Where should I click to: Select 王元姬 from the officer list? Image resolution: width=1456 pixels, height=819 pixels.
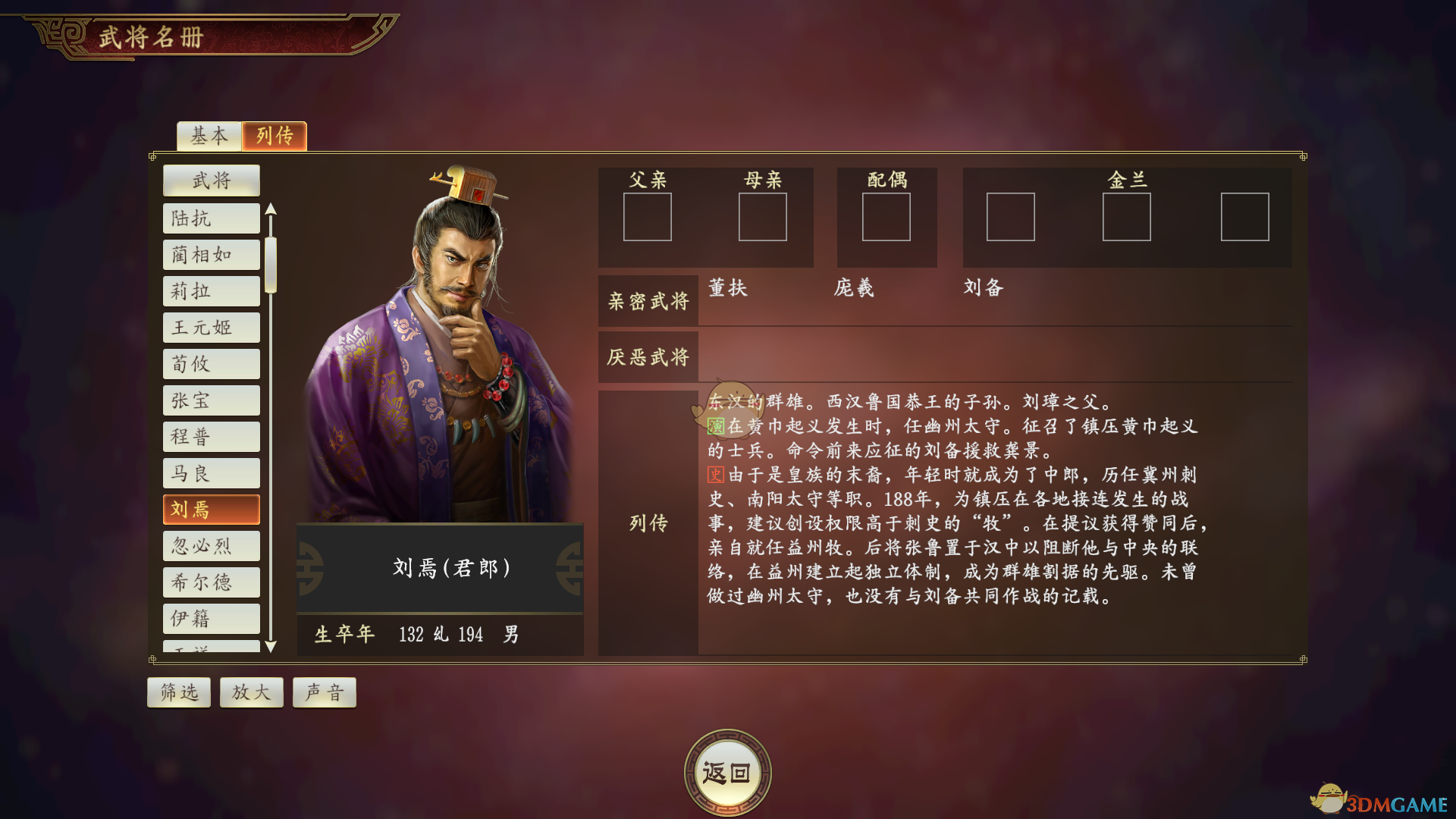coord(211,327)
